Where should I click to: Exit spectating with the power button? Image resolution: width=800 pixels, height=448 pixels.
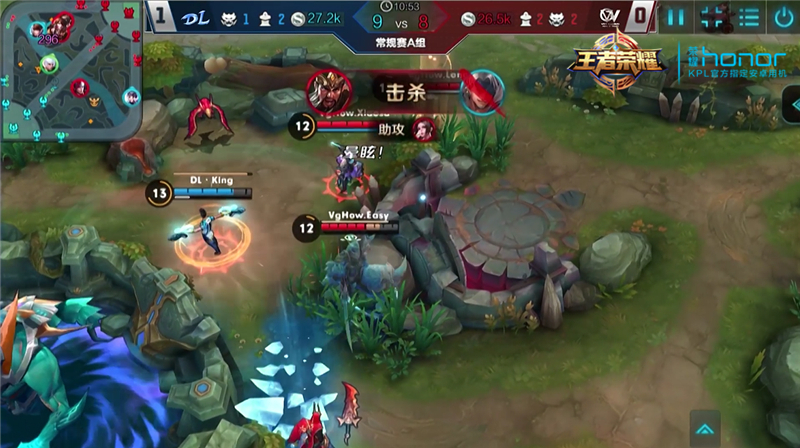(x=782, y=16)
